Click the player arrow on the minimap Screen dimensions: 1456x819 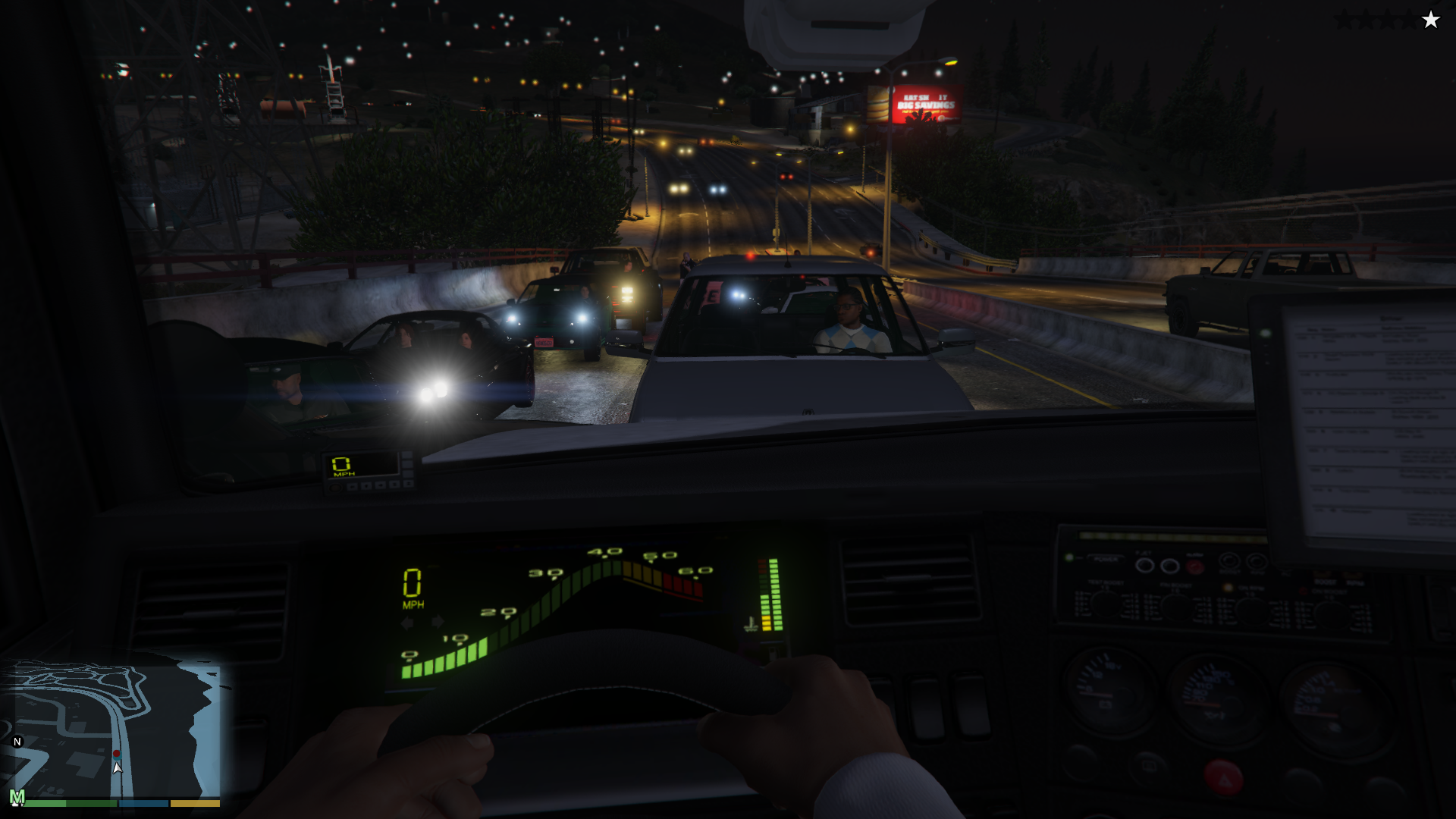coord(117,767)
